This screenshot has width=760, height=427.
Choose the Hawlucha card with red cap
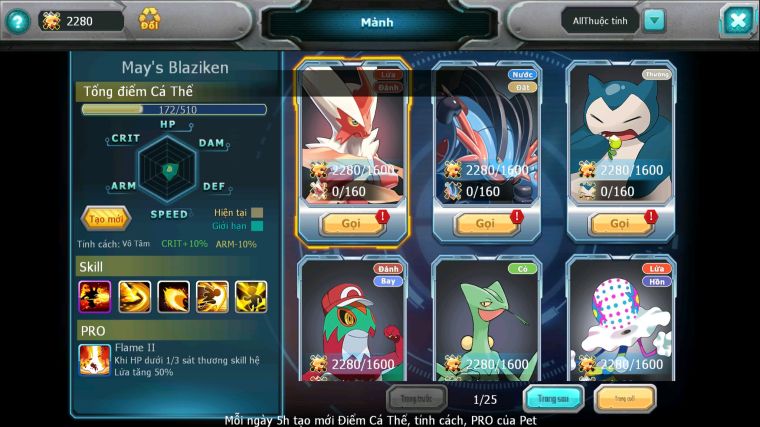pos(351,320)
